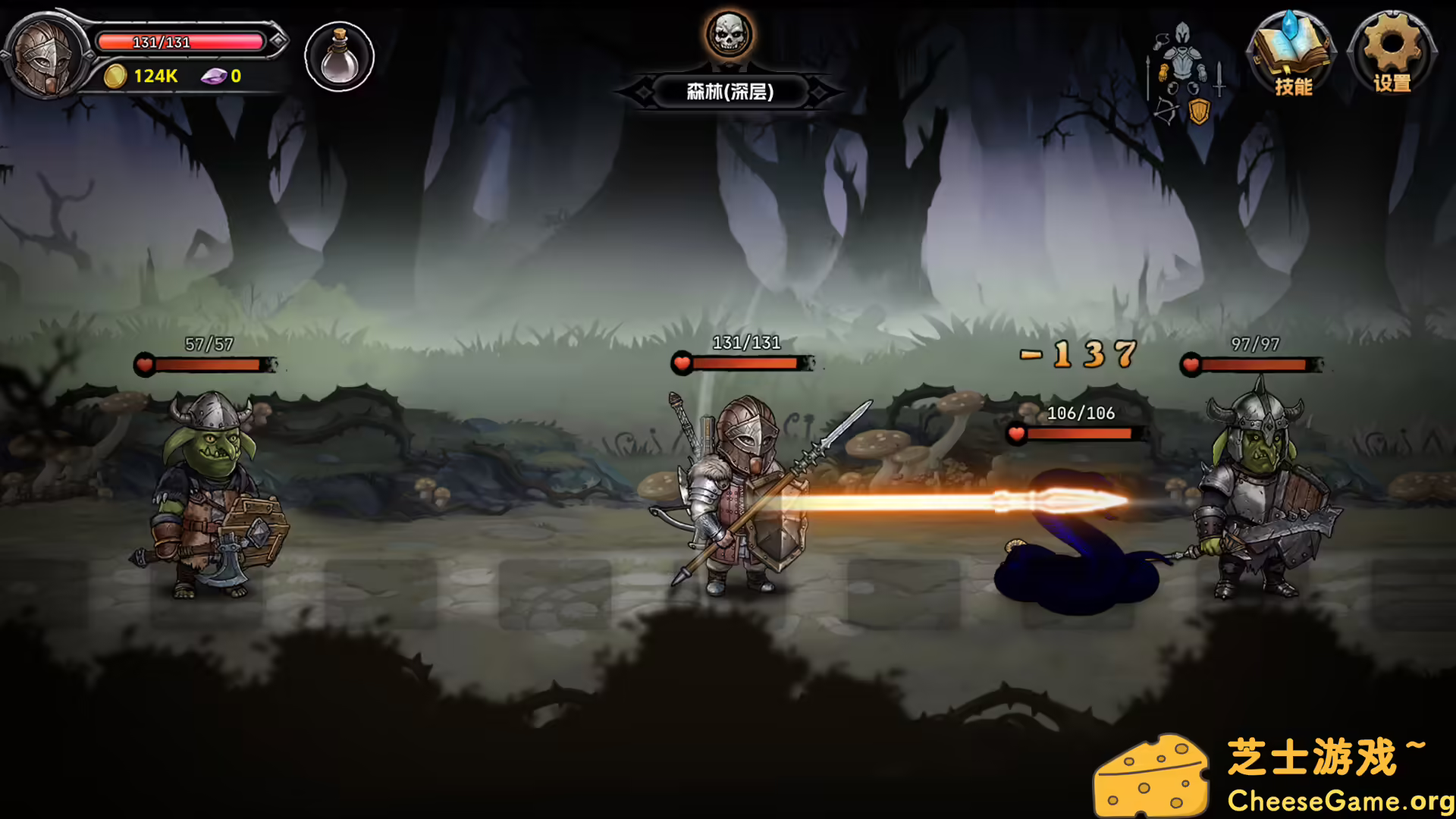Select the gold gloves equipment slot
The image size is (1456, 819).
(1163, 74)
